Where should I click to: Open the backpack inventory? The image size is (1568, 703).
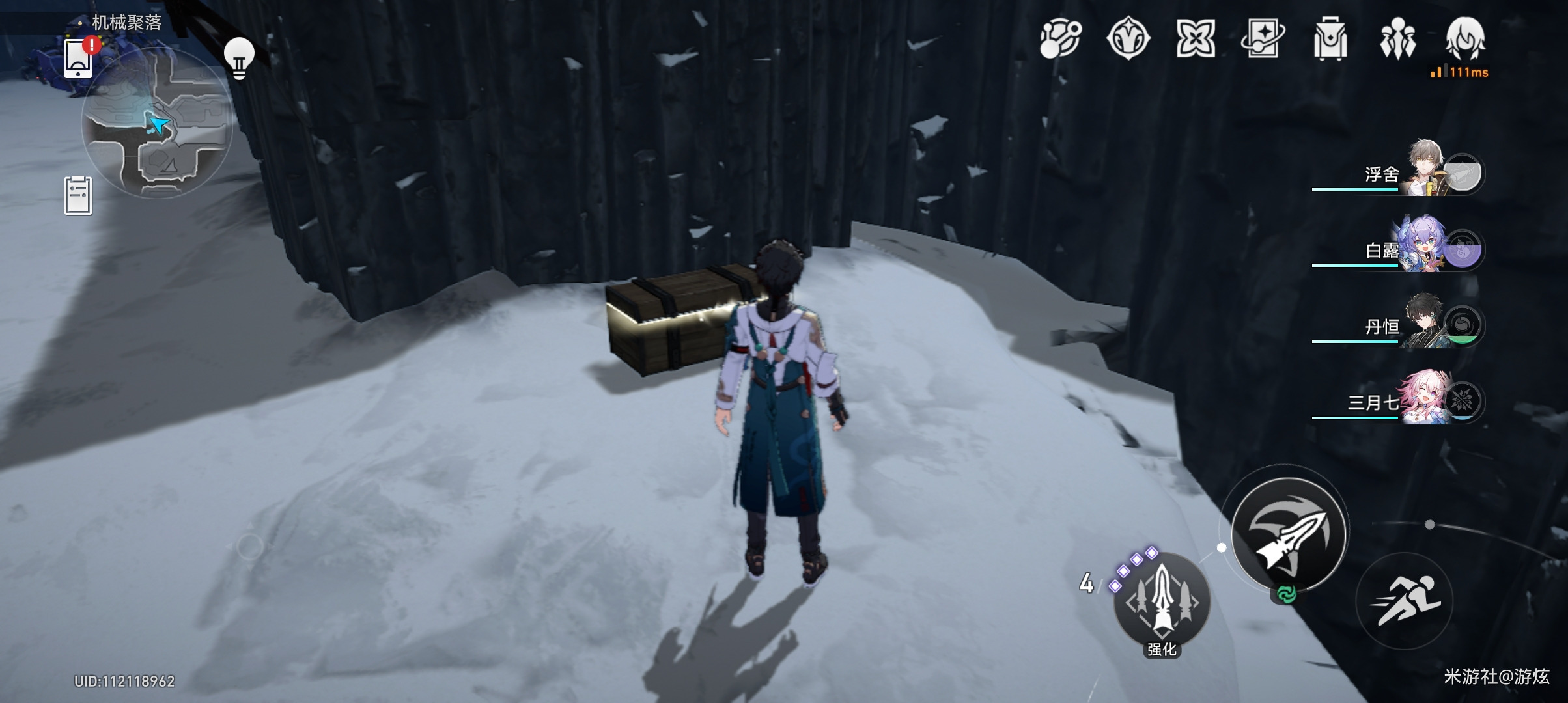coord(1330,39)
